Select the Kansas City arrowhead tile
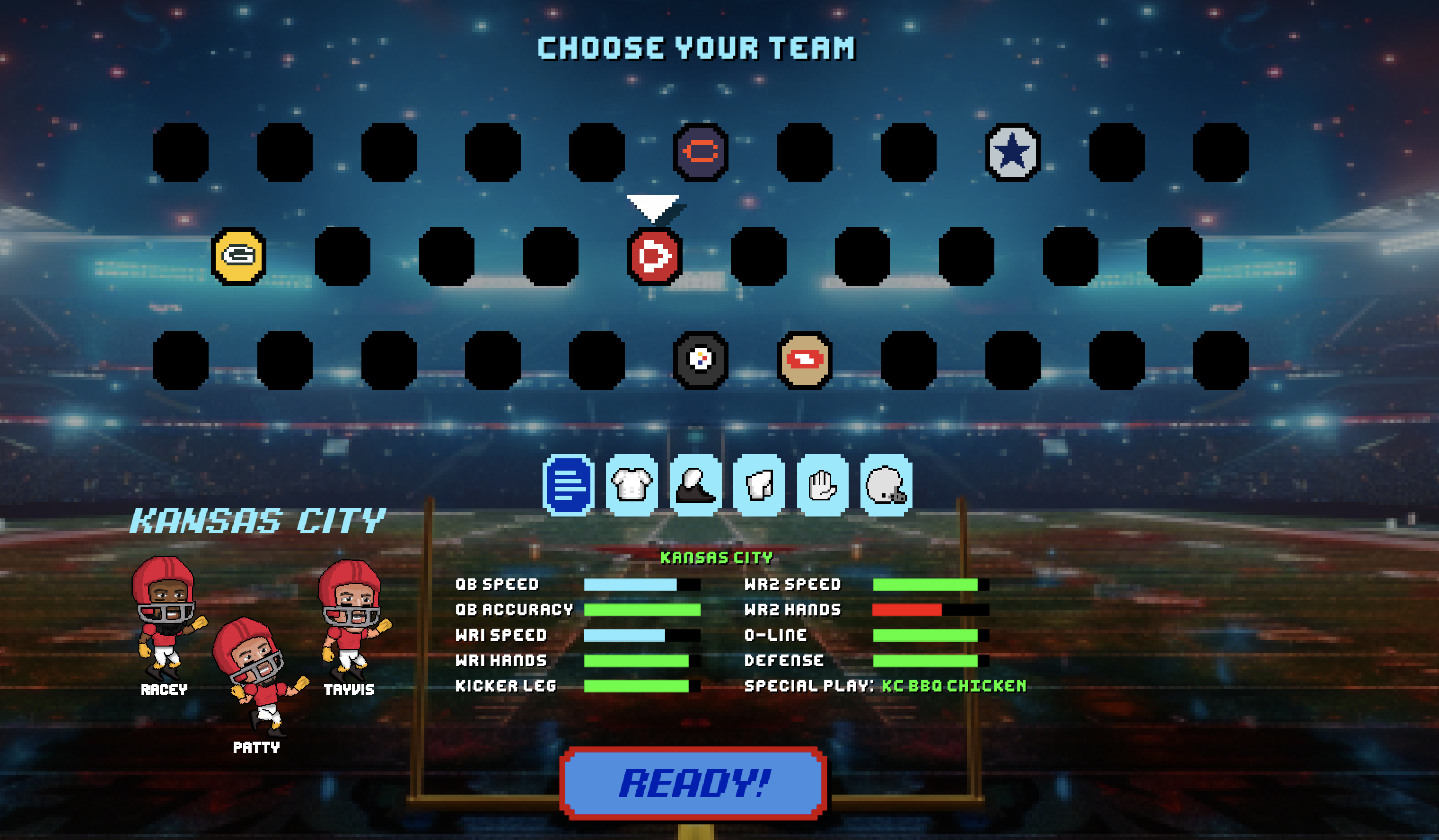Screen dimensions: 1439x840 coord(654,256)
